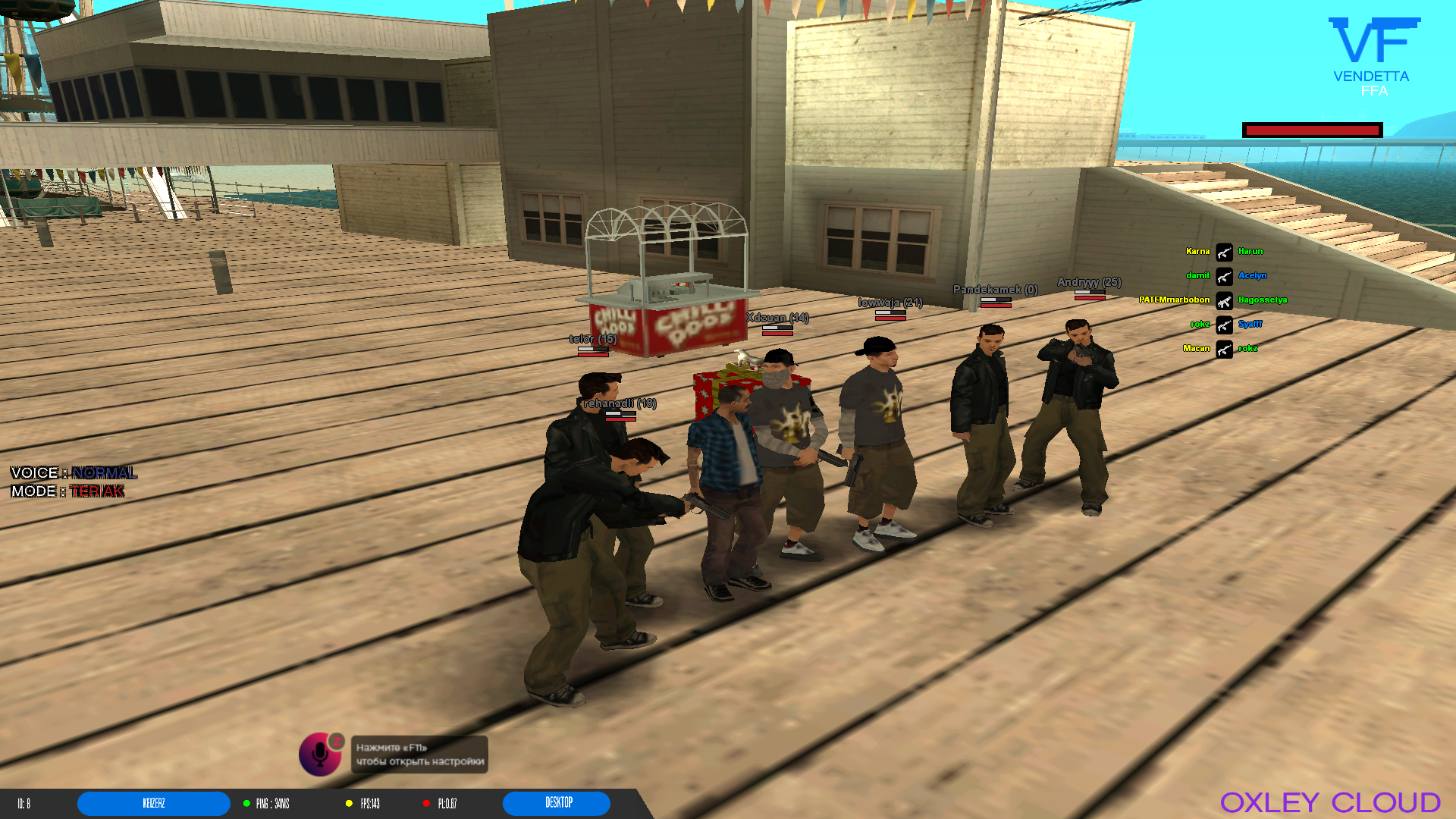
Task: Switch to the DESKTOP tab
Action: pos(556,803)
